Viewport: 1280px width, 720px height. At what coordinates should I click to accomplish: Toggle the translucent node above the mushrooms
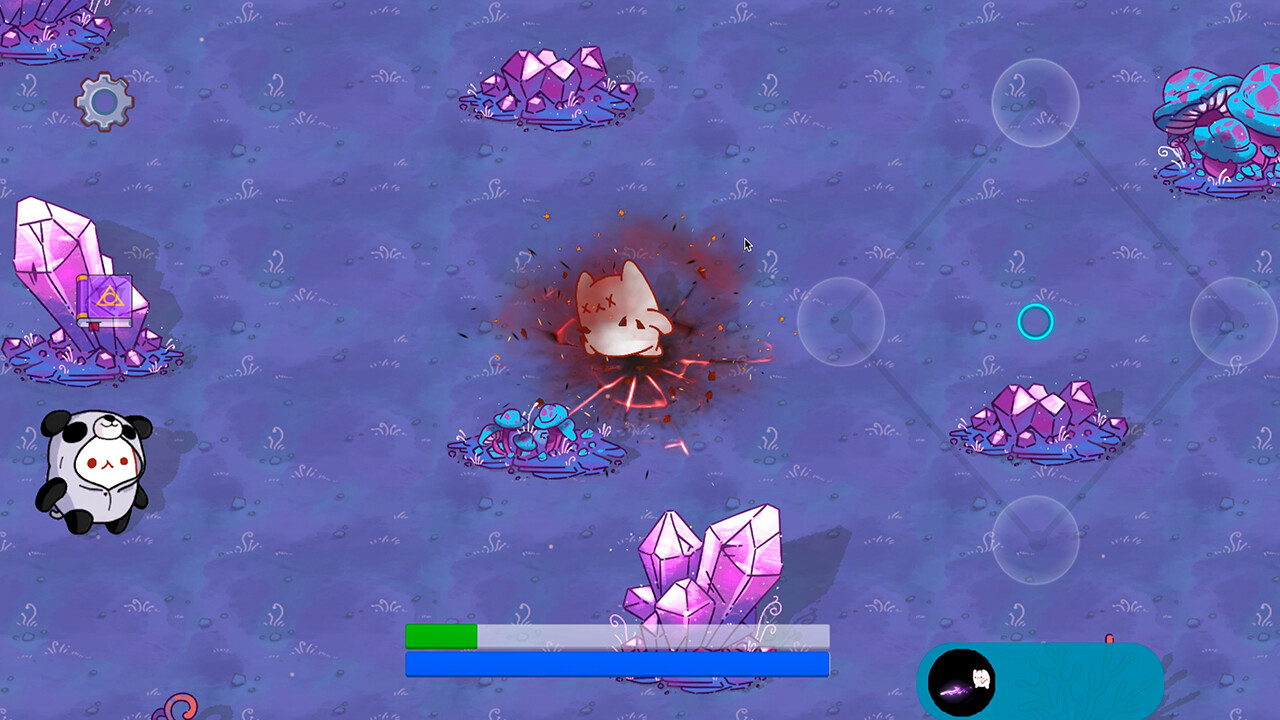(x=1035, y=103)
